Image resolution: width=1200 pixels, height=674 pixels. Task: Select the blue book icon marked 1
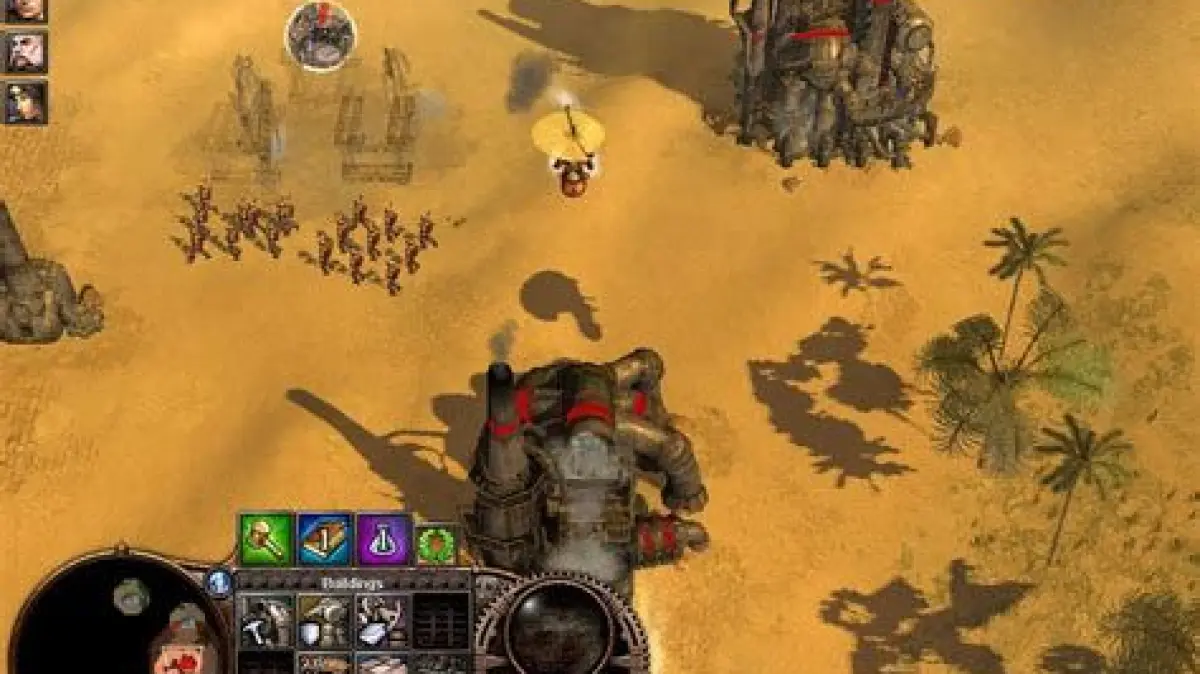click(x=325, y=540)
